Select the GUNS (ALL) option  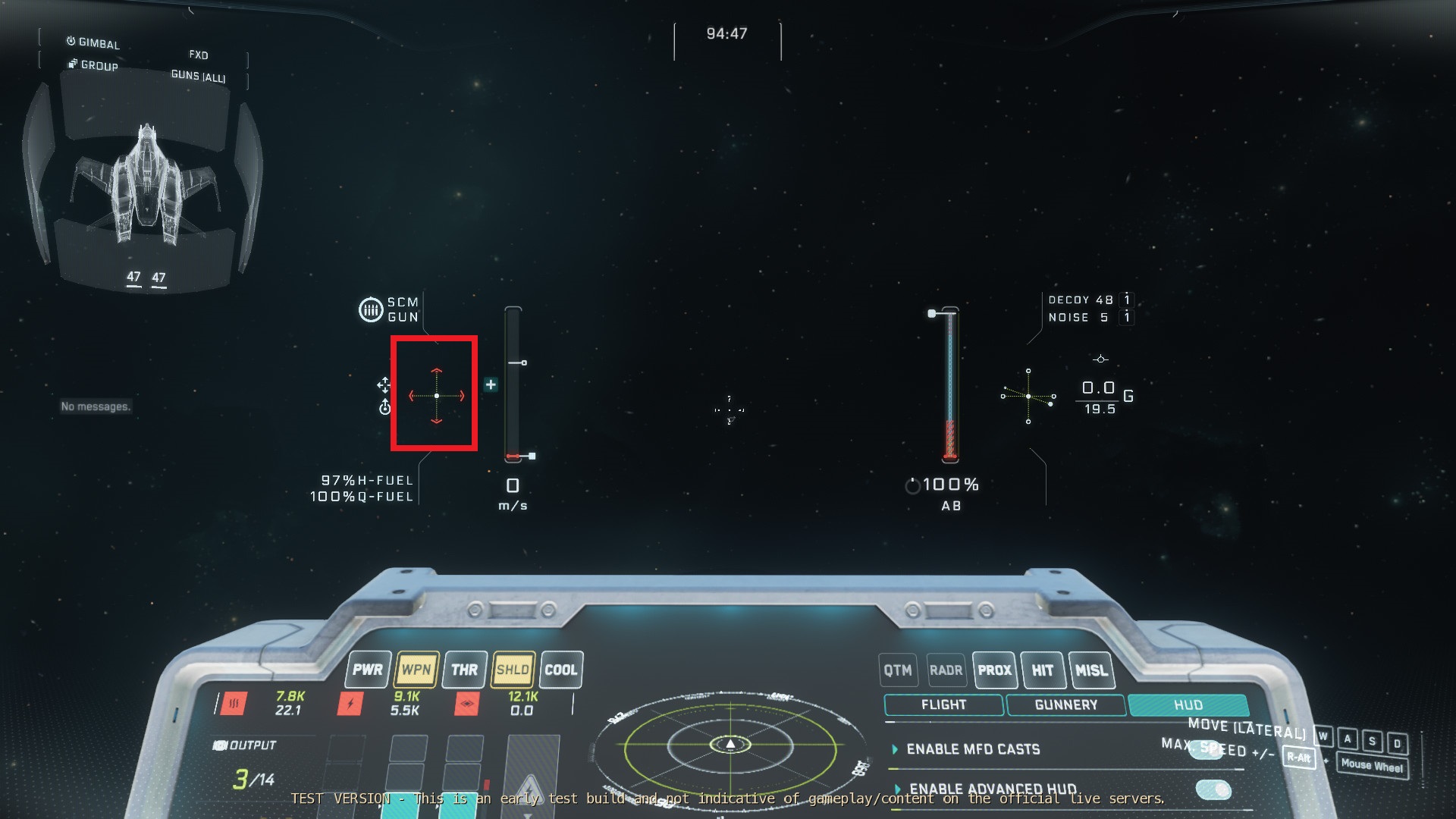(199, 75)
